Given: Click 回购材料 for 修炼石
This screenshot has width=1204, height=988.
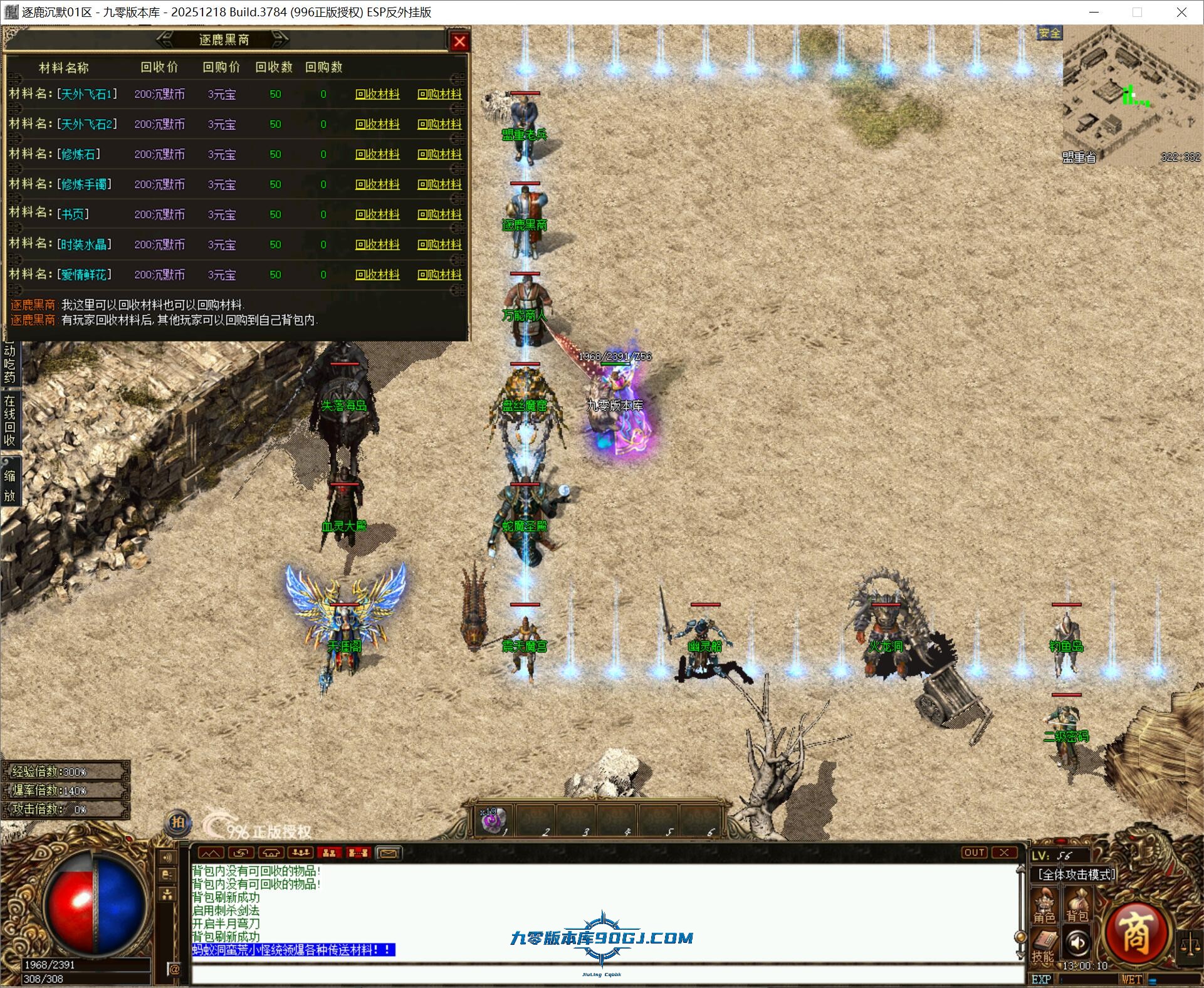Looking at the screenshot, I should coord(439,154).
